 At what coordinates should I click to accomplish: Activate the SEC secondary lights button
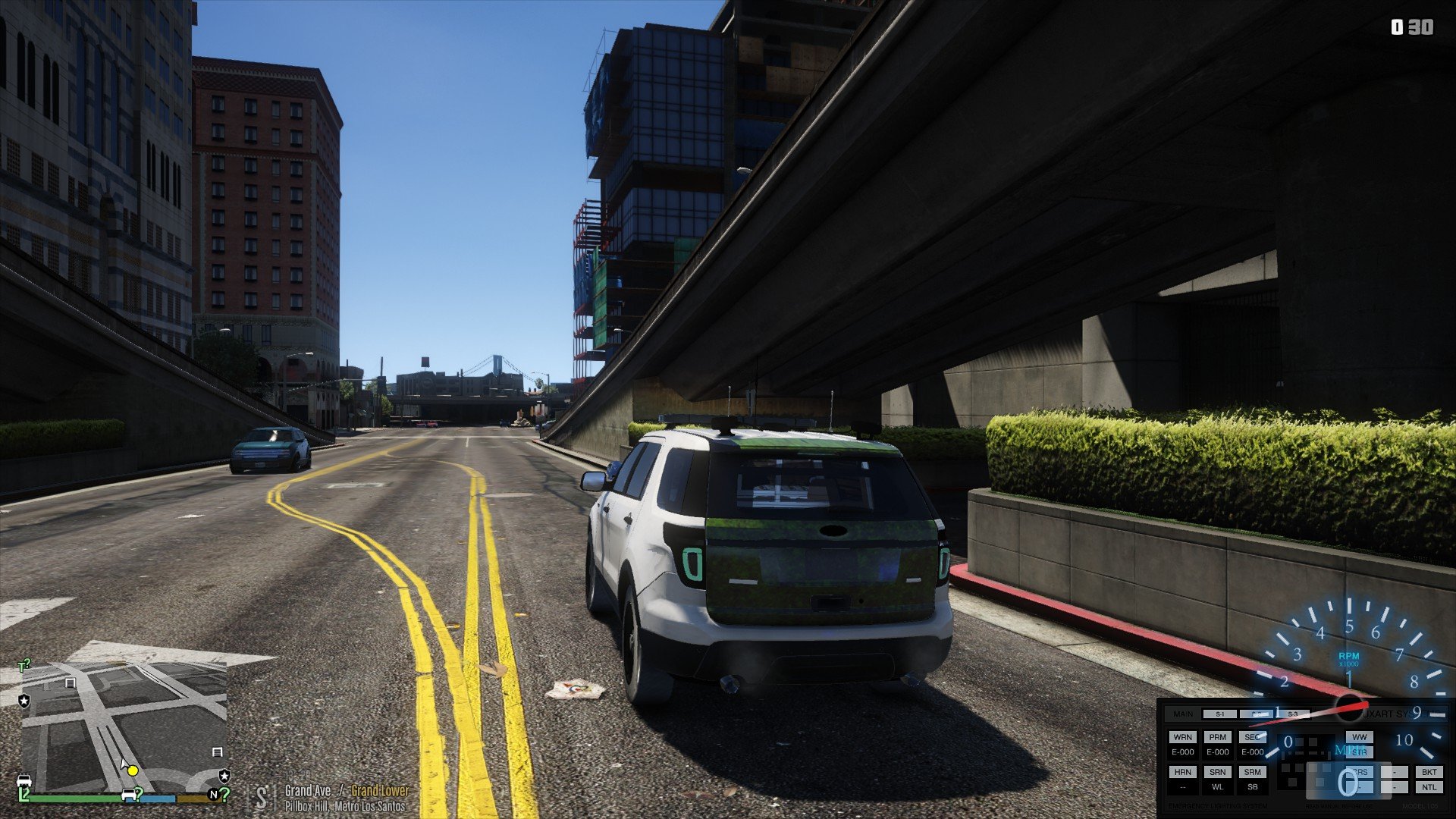click(1252, 737)
